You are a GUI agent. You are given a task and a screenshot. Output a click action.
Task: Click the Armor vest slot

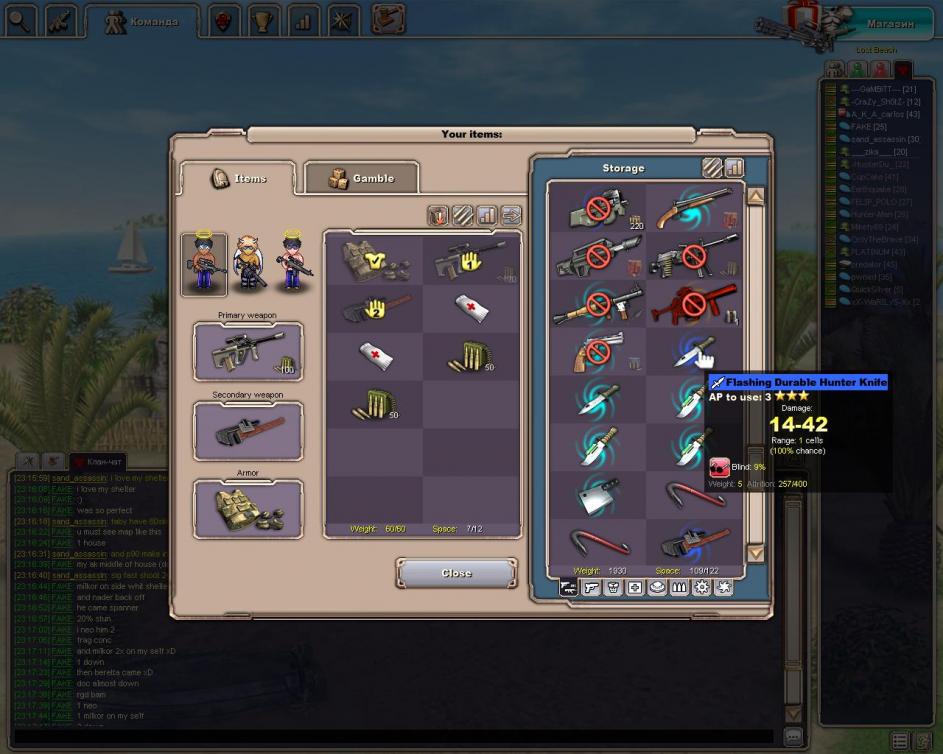coord(248,509)
